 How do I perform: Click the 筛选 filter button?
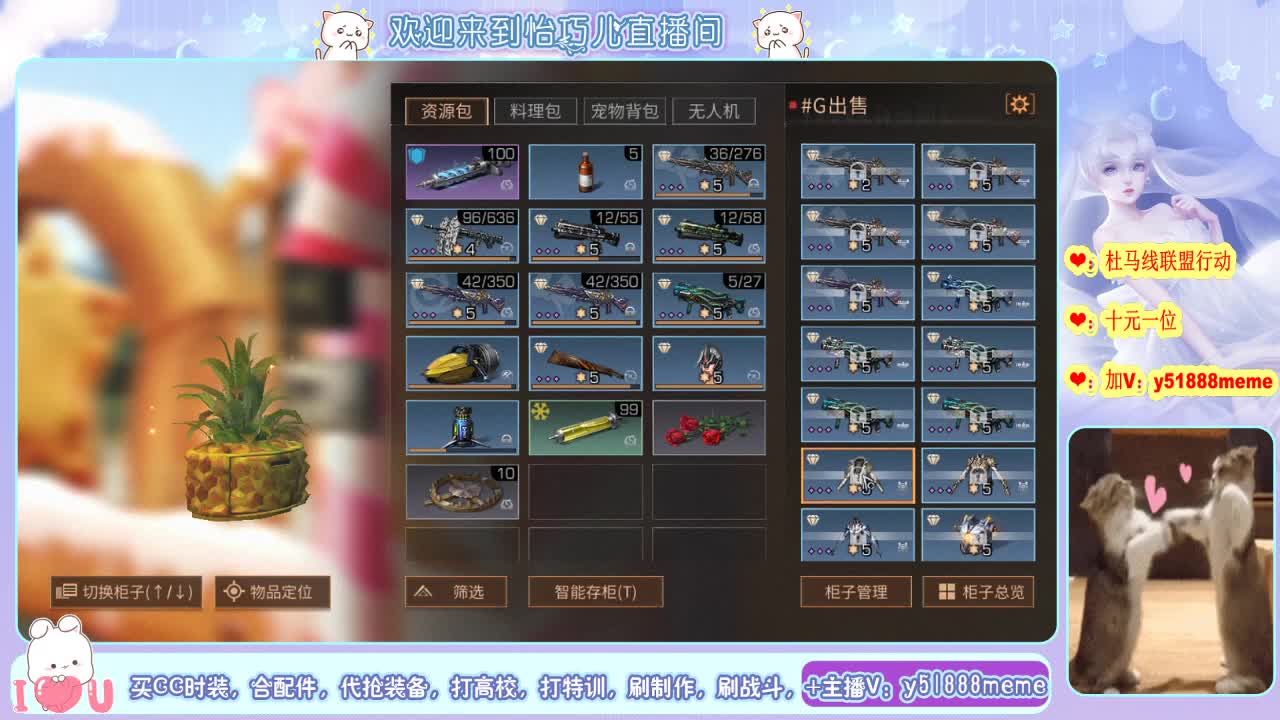click(x=455, y=591)
